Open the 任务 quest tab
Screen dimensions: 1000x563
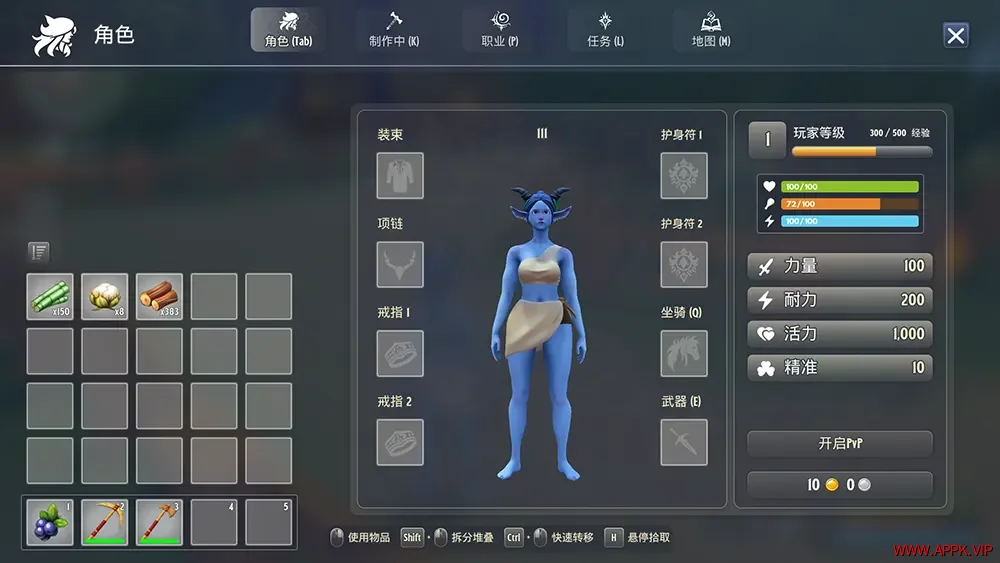[x=605, y=30]
